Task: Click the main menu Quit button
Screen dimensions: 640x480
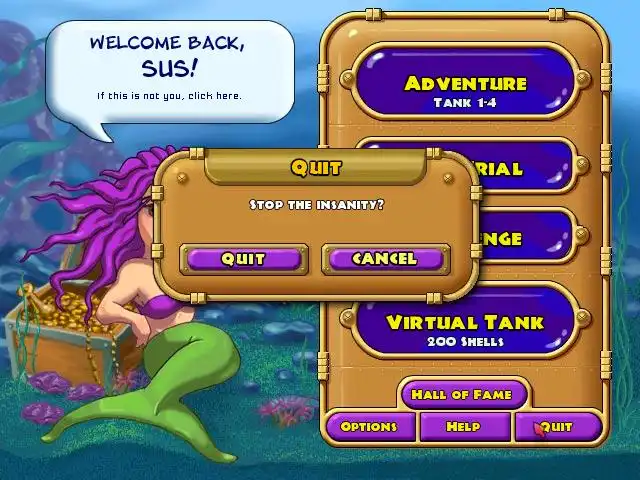Action: (557, 427)
